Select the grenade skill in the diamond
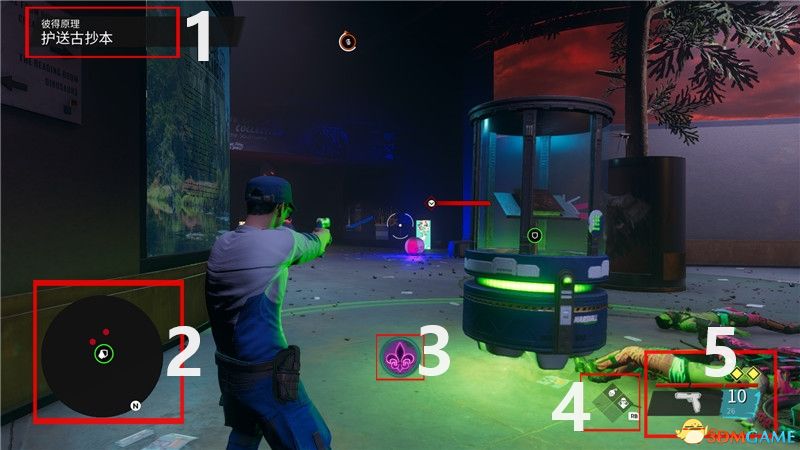The image size is (800, 450). point(610,403)
